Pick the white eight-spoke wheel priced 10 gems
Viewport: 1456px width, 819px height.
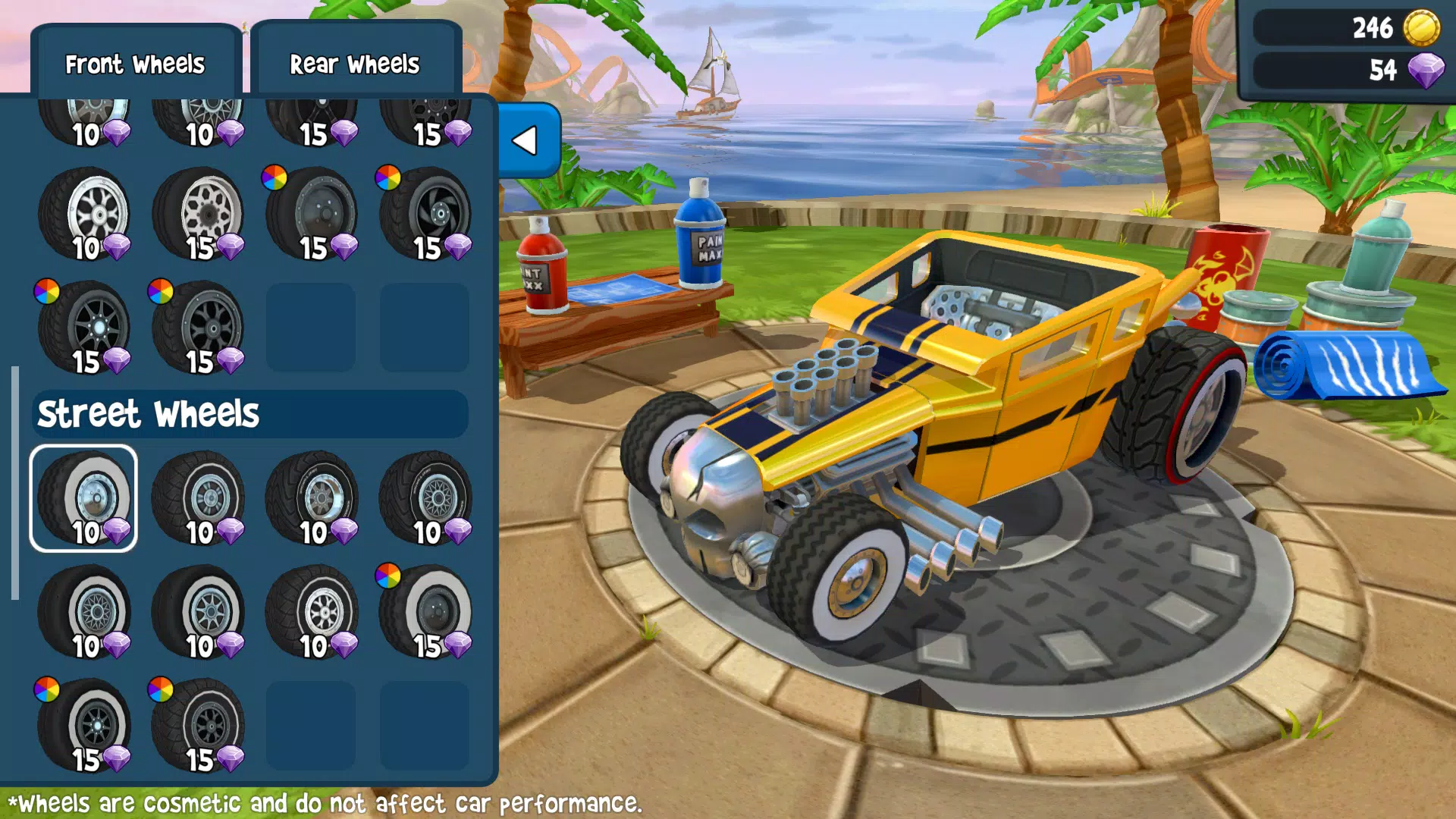click(x=311, y=610)
